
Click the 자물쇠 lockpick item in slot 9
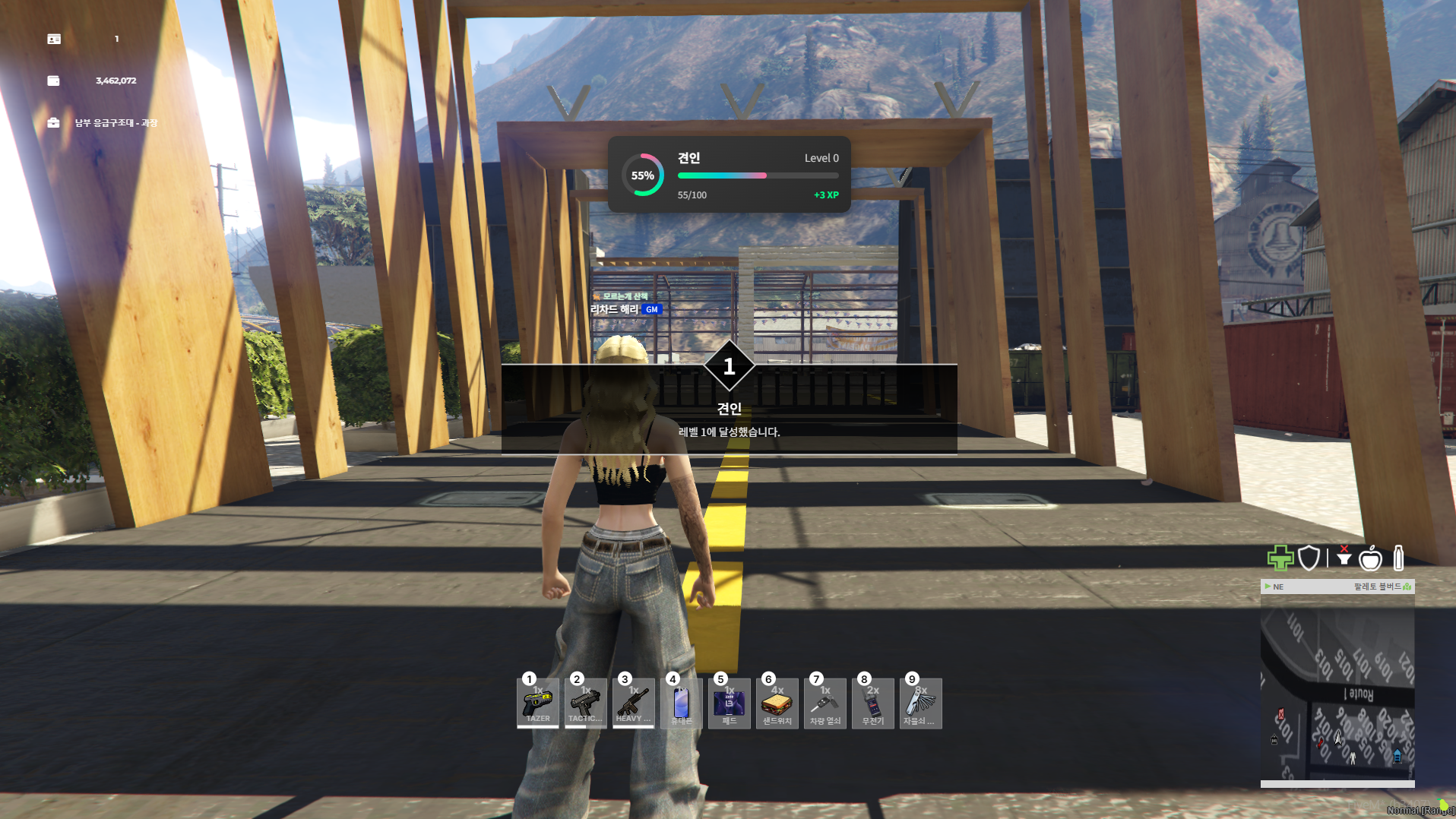[920, 703]
